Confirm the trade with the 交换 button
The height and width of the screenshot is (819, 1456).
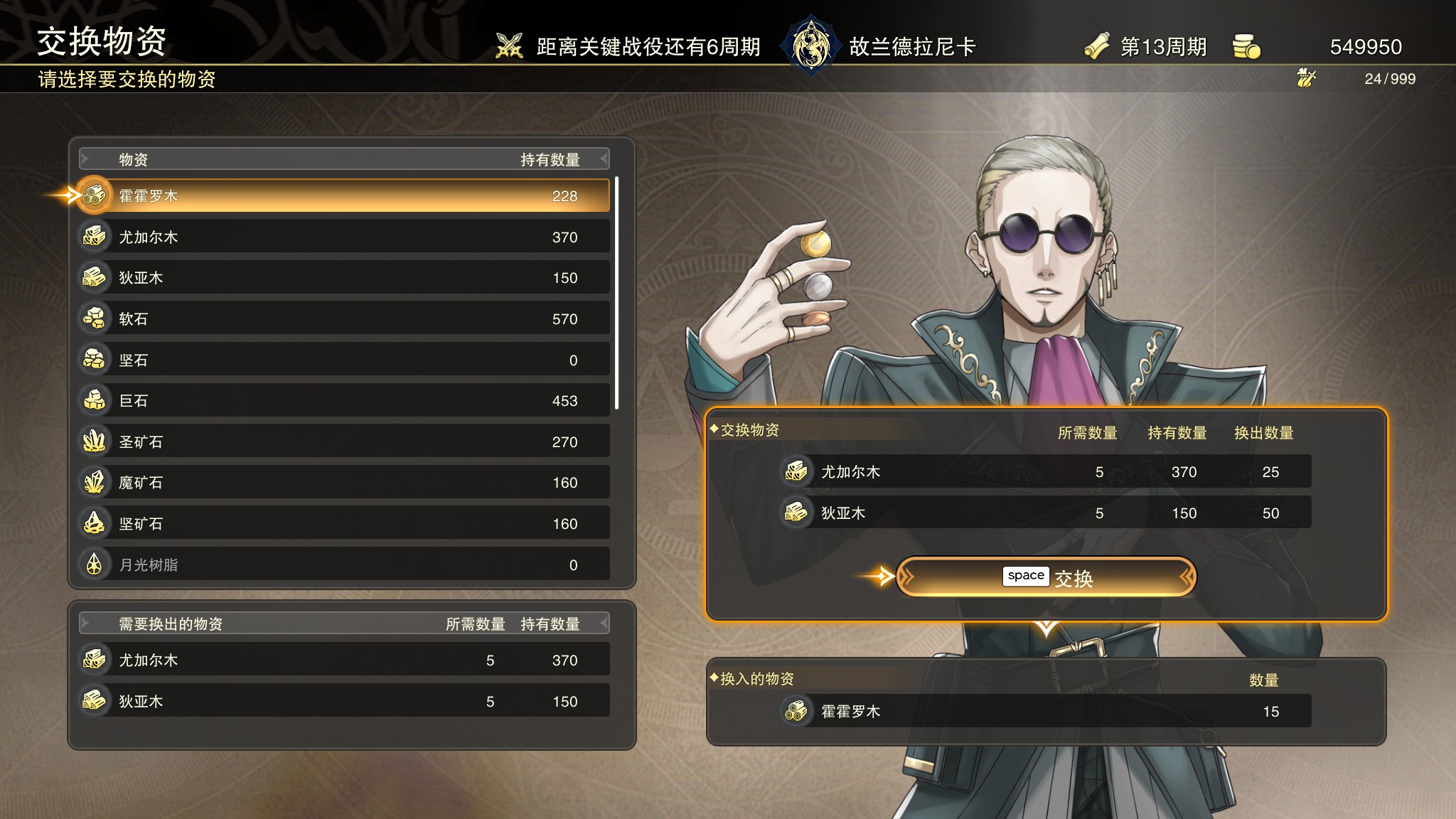point(1046,577)
